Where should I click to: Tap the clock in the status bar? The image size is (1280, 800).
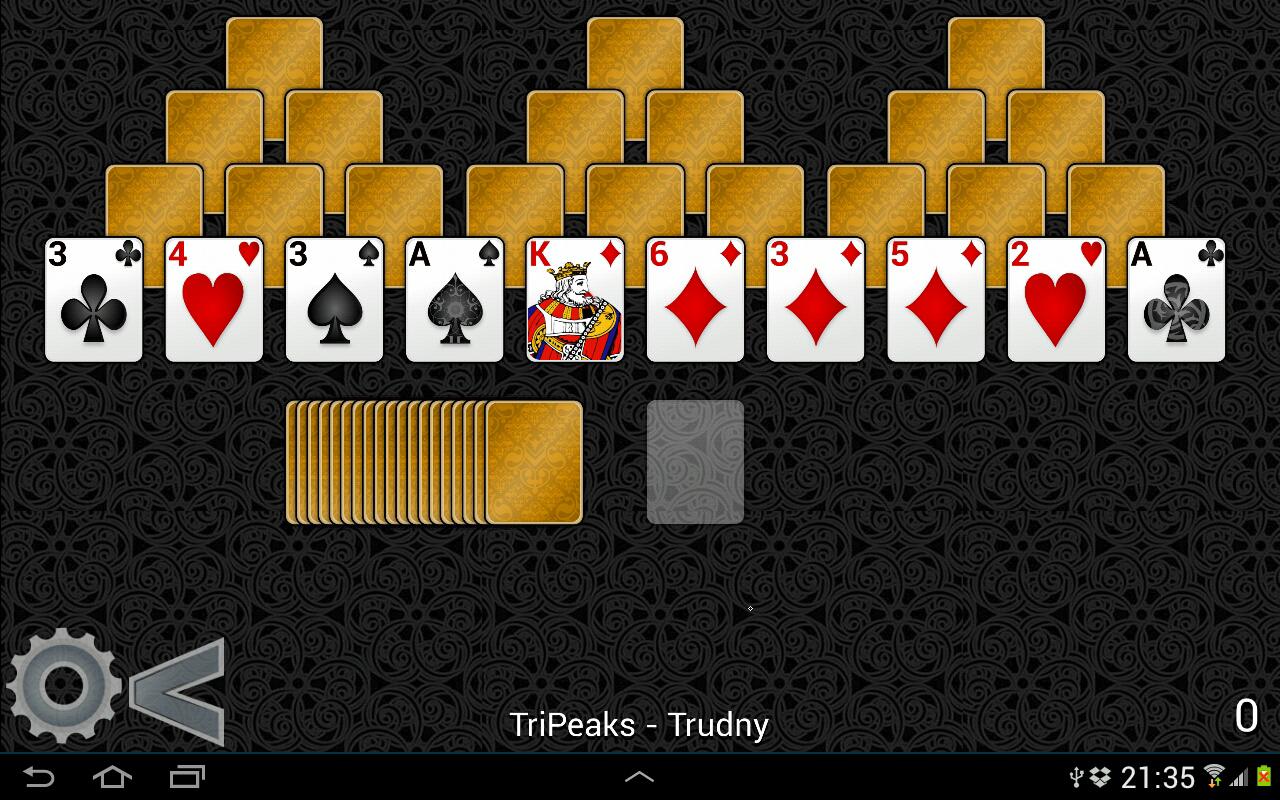tap(1161, 777)
